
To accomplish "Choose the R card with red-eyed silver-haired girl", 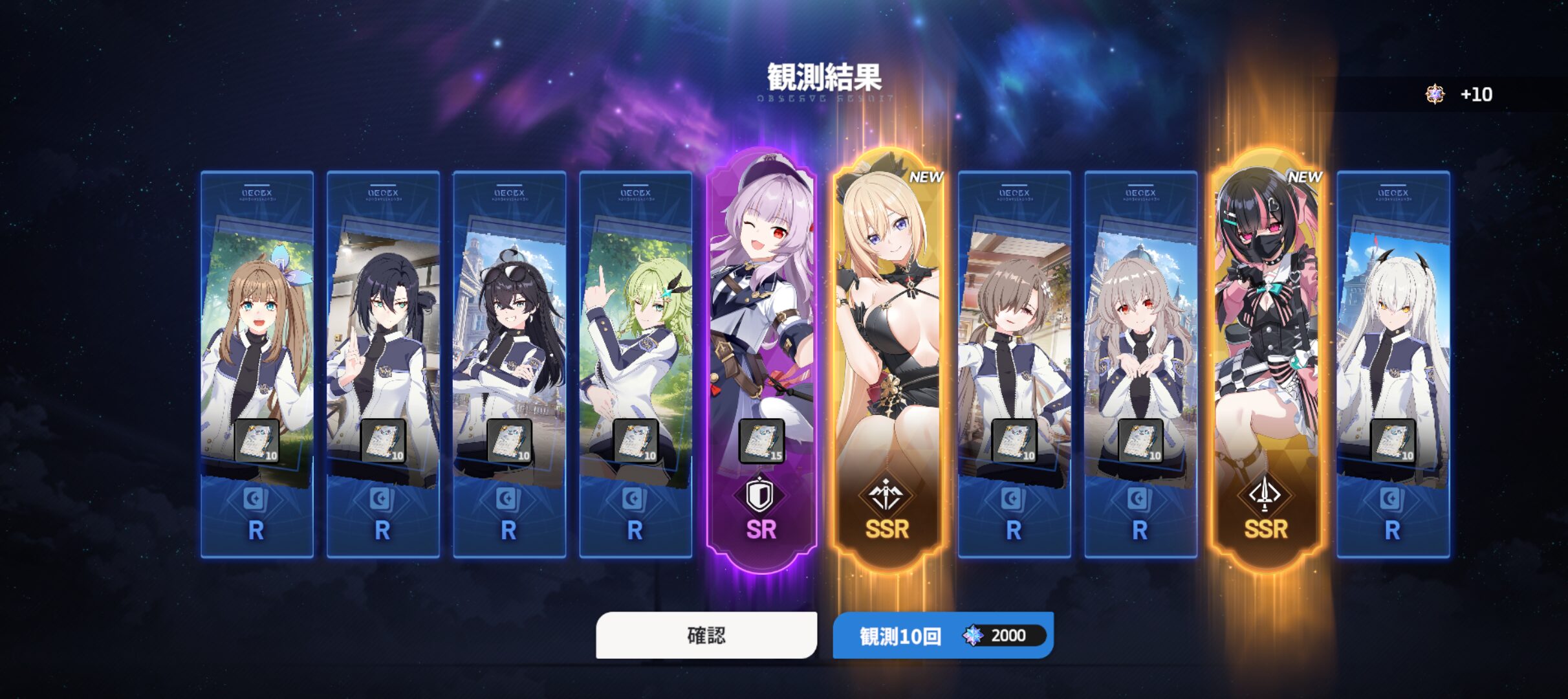I will pyautogui.click(x=1140, y=362).
